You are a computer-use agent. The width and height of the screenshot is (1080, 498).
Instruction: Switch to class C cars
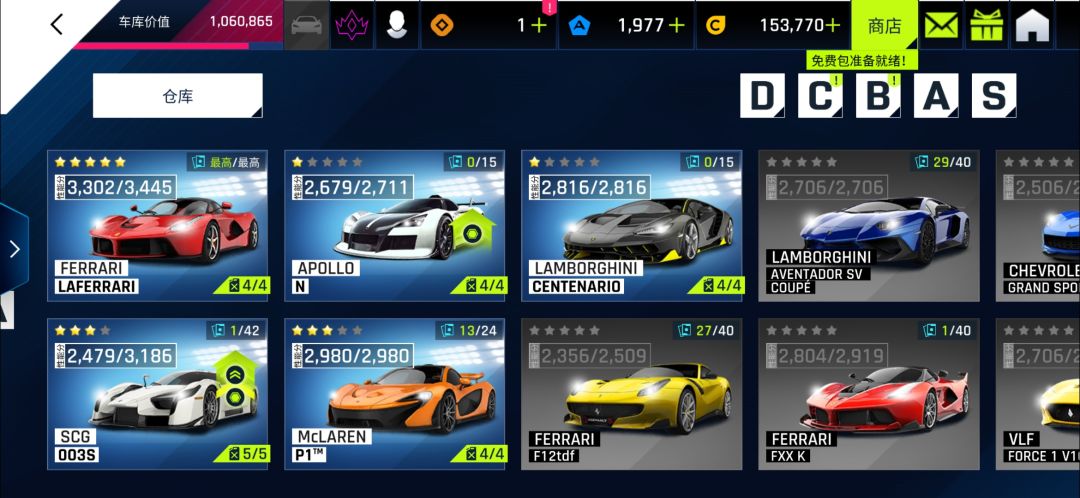tap(820, 96)
